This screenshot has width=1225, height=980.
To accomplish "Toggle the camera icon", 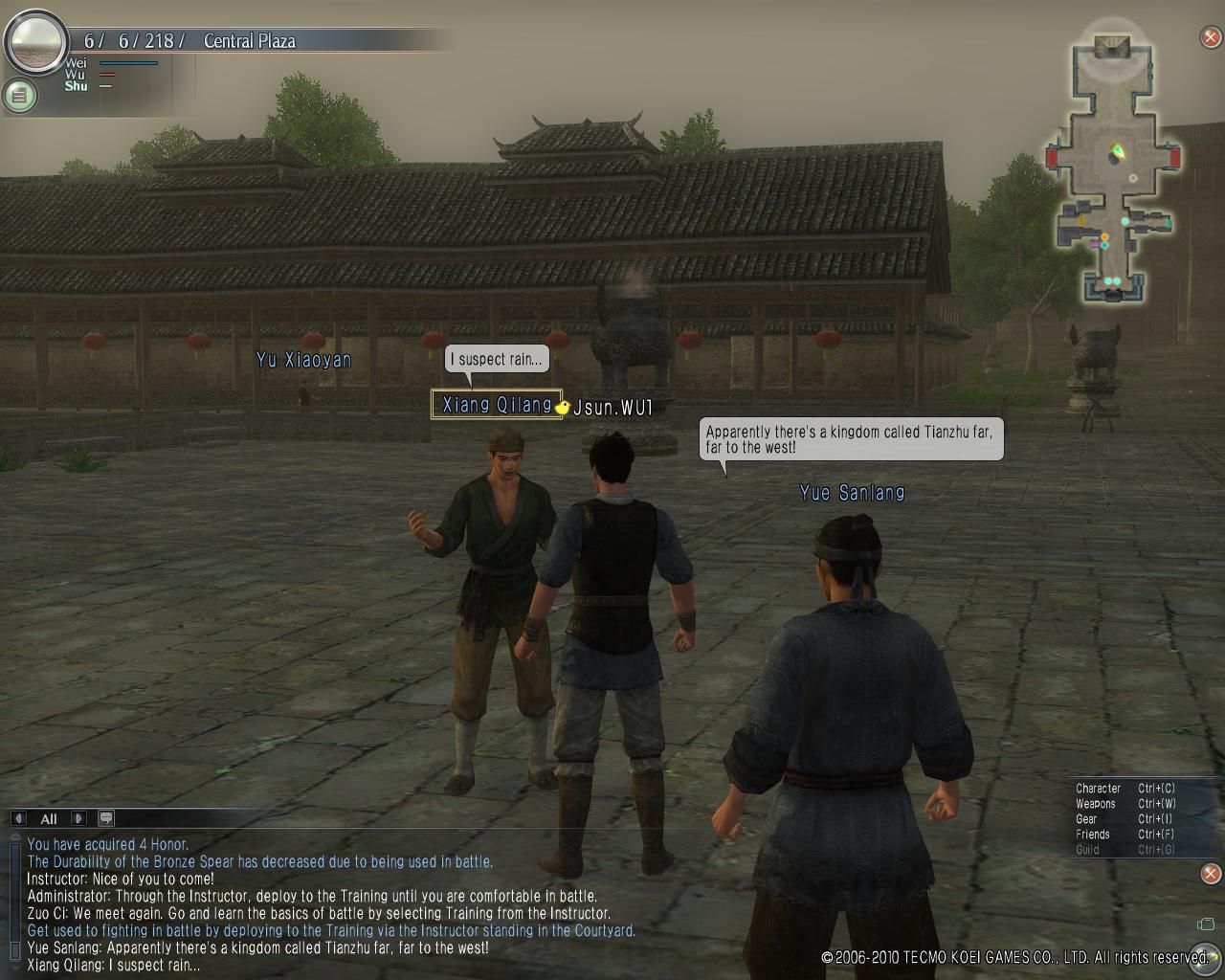I will [x=1206, y=924].
